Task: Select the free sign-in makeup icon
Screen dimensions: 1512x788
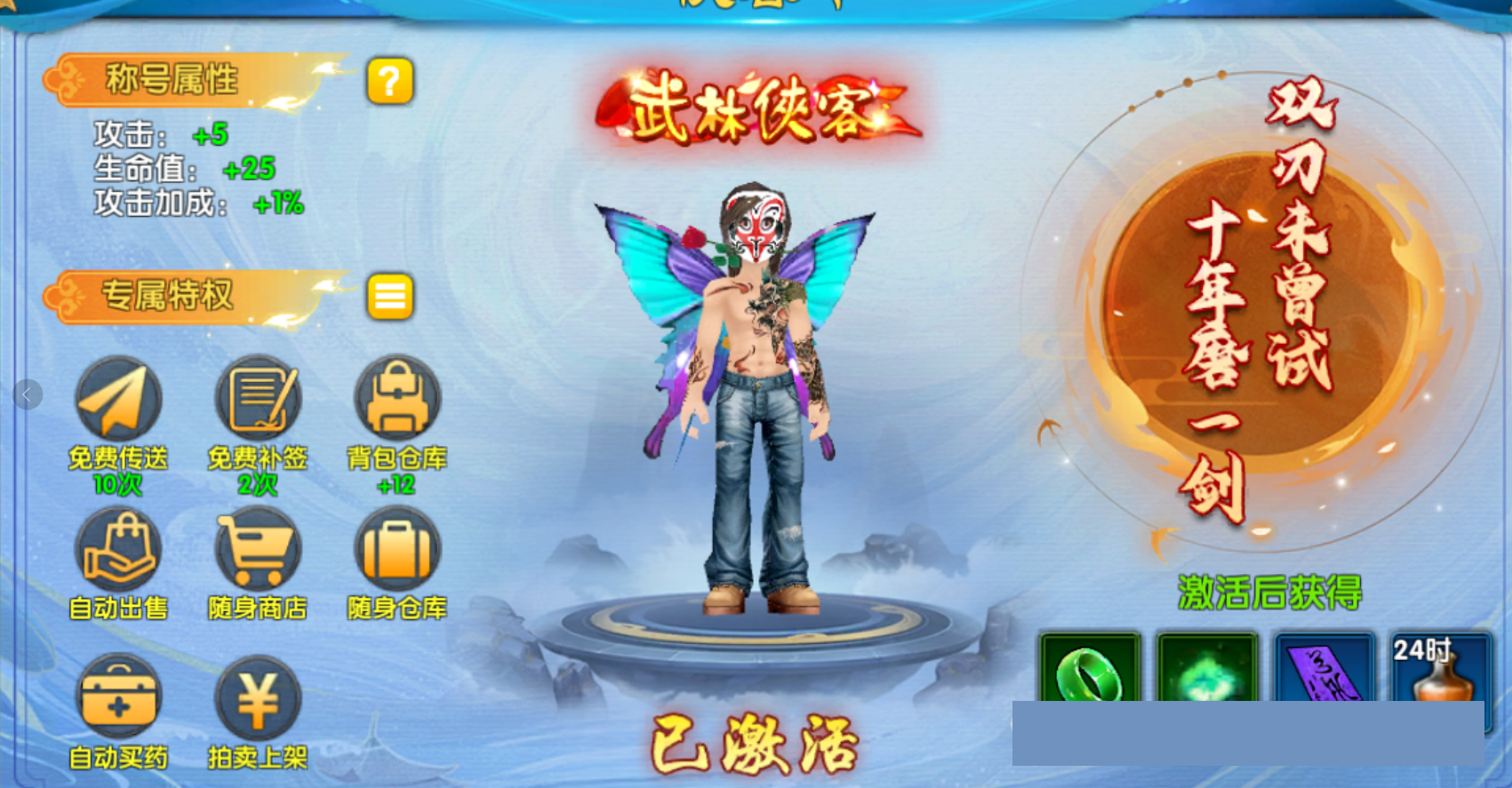Action: pyautogui.click(x=258, y=399)
